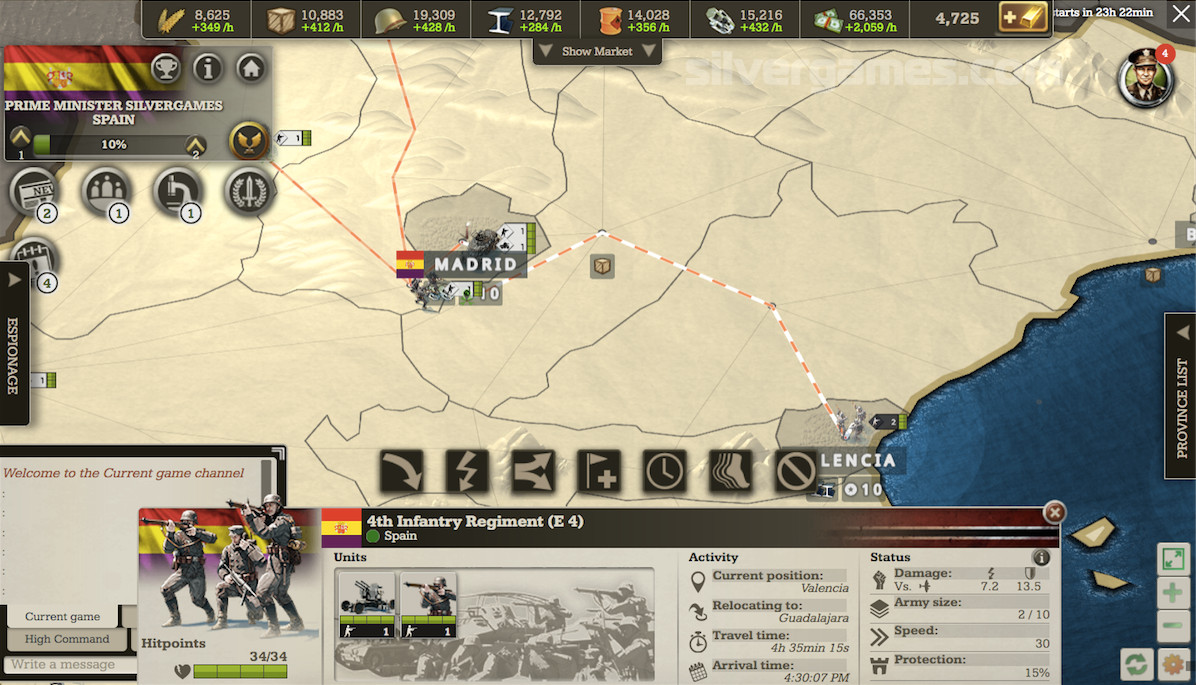Viewport: 1196px width, 685px height.
Task: Open the sword and laurel wreath icon
Action: click(249, 190)
